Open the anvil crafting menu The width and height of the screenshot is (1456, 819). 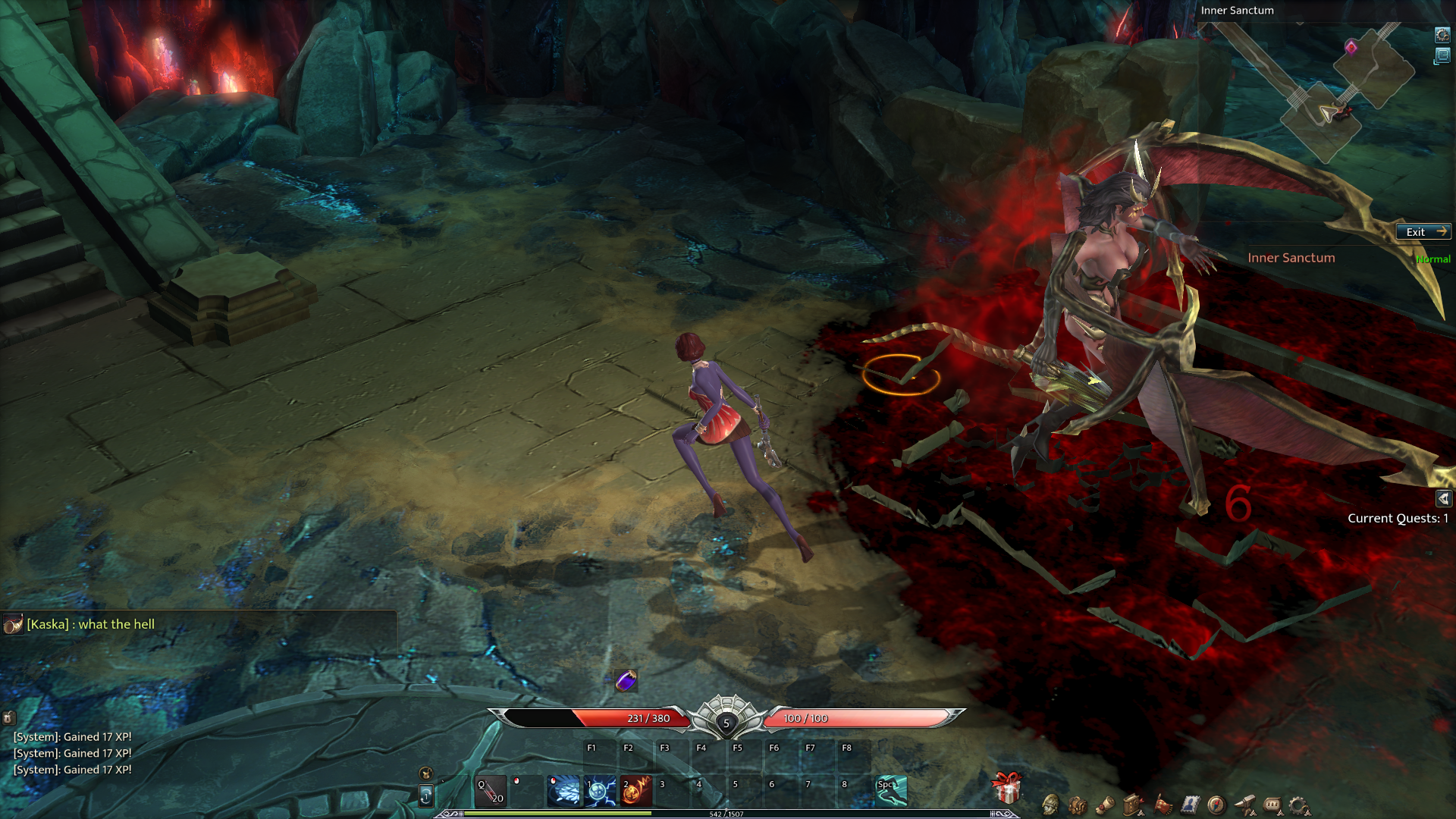pos(1244,805)
